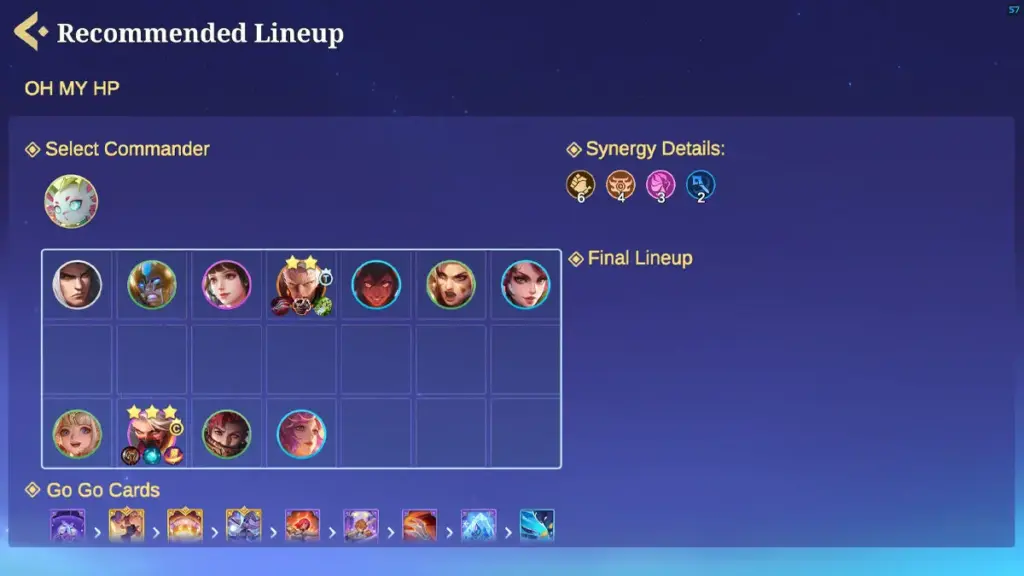The height and width of the screenshot is (576, 1024).
Task: View the blue ice mountain Go Go Card
Action: coord(478,525)
